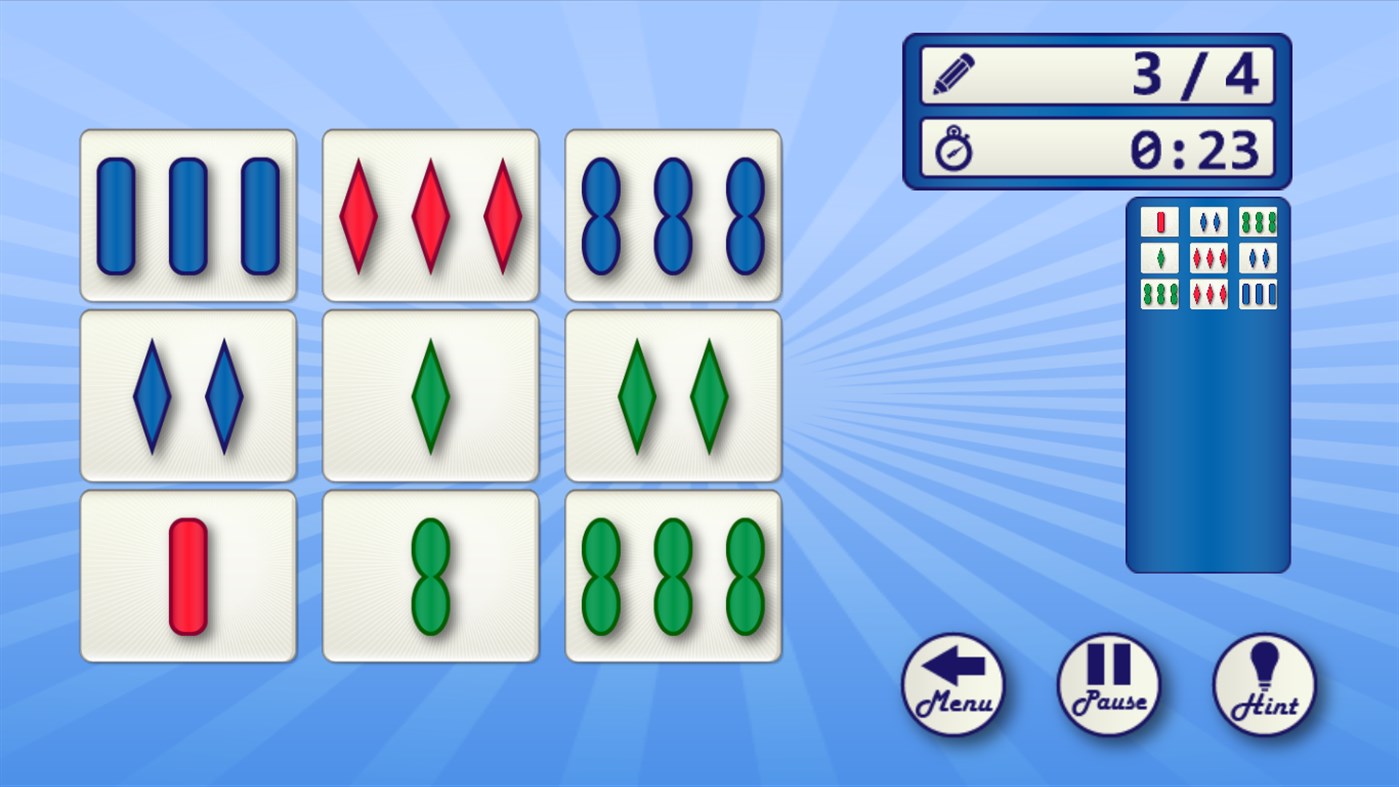Click the three red diamonds mini card
The width and height of the screenshot is (1399, 787).
1208,258
